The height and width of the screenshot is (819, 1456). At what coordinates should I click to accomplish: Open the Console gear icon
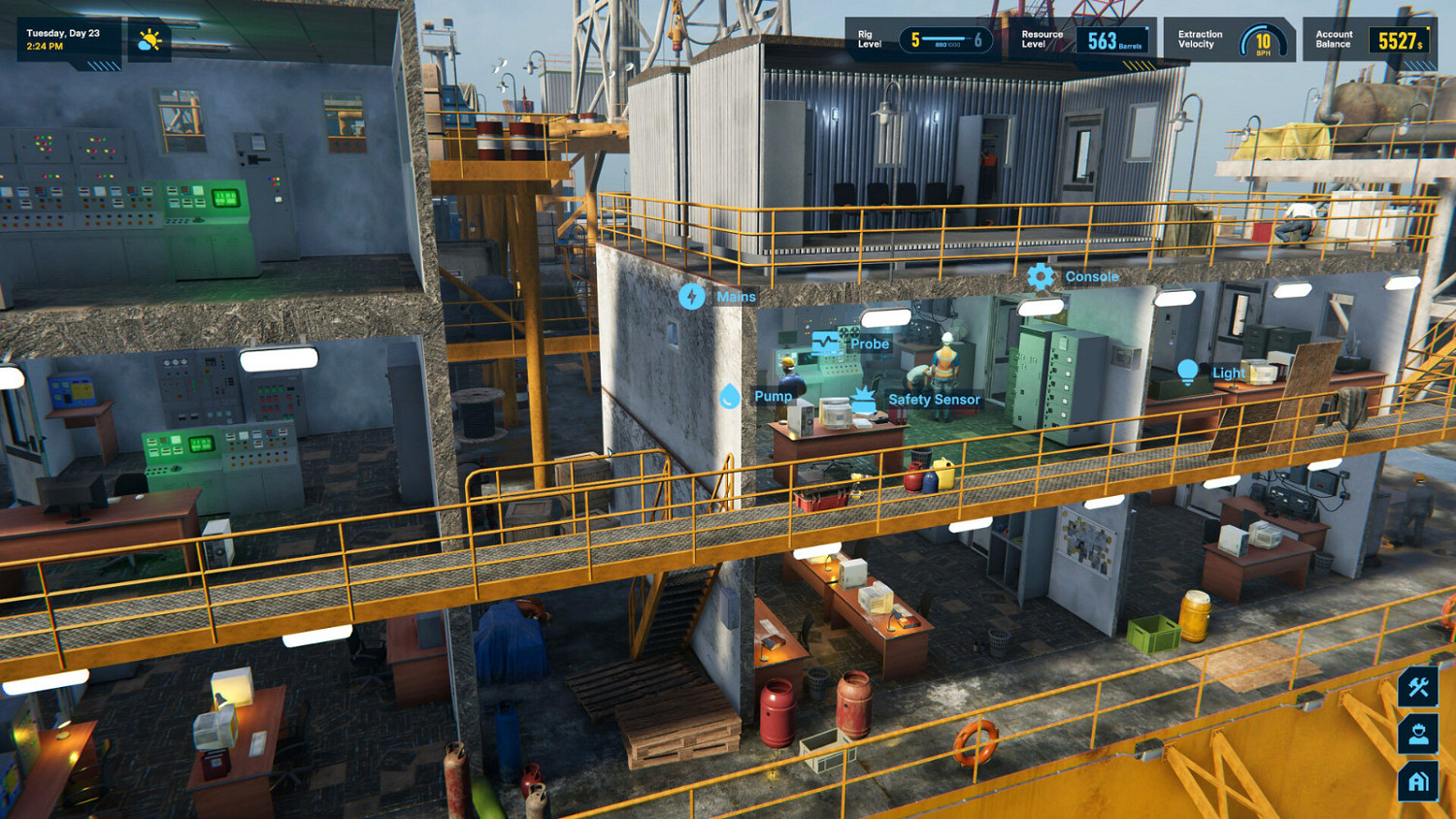click(1041, 277)
